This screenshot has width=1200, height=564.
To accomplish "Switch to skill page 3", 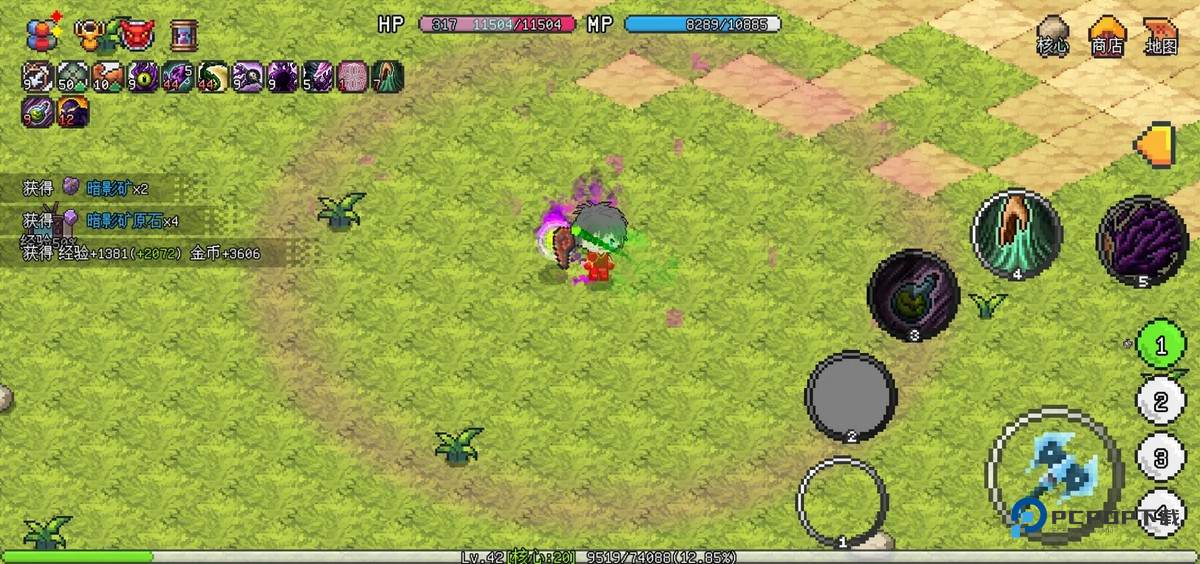I will (1160, 458).
